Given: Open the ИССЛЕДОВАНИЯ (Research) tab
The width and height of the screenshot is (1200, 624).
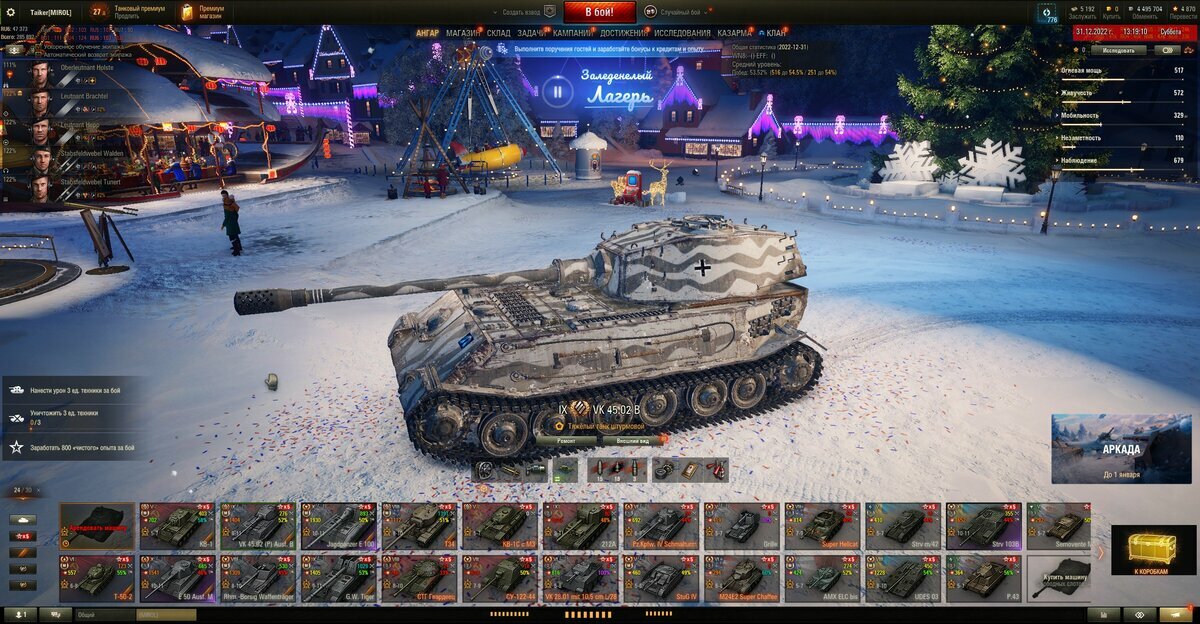Looking at the screenshot, I should 682,33.
